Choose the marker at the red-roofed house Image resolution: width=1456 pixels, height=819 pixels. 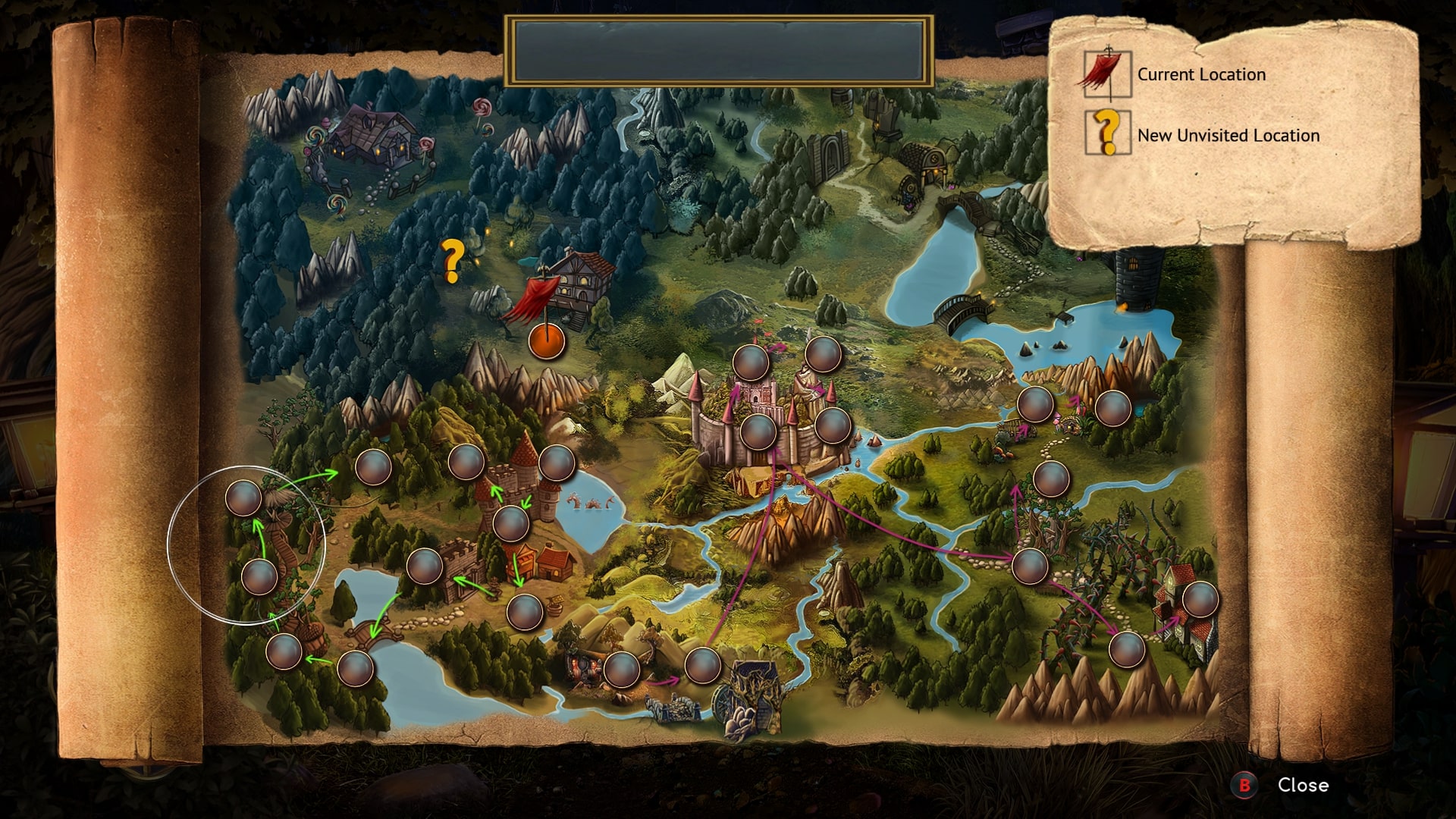pos(1200,600)
